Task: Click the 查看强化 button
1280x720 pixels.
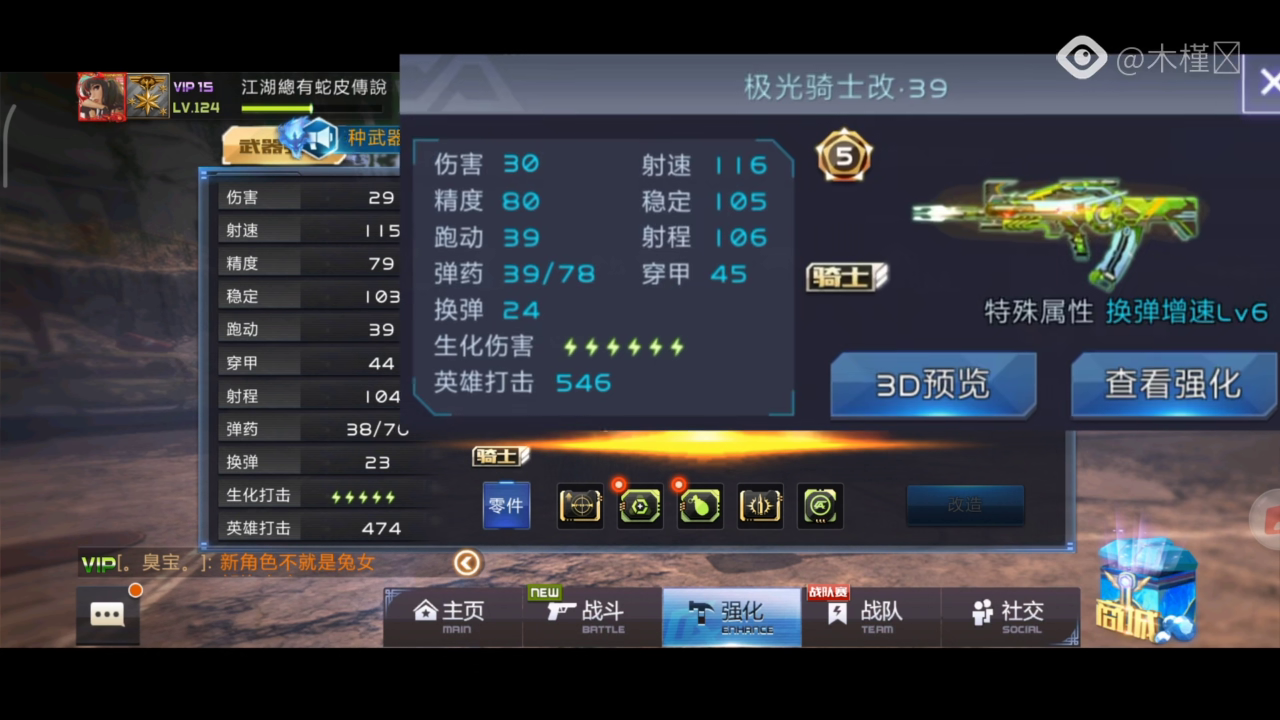Action: [1173, 385]
